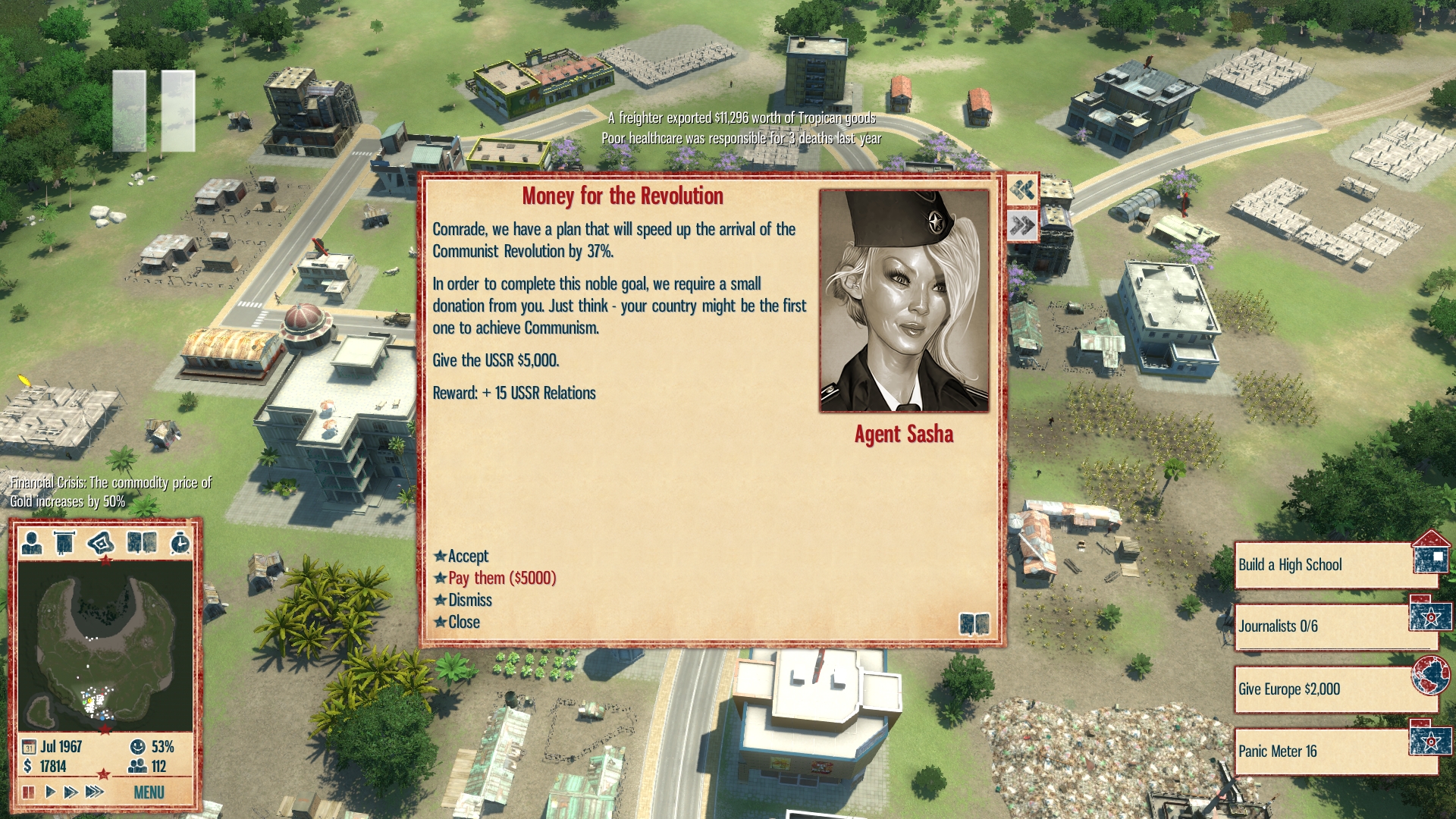Set game to triple fast-forward speed

pos(94,792)
